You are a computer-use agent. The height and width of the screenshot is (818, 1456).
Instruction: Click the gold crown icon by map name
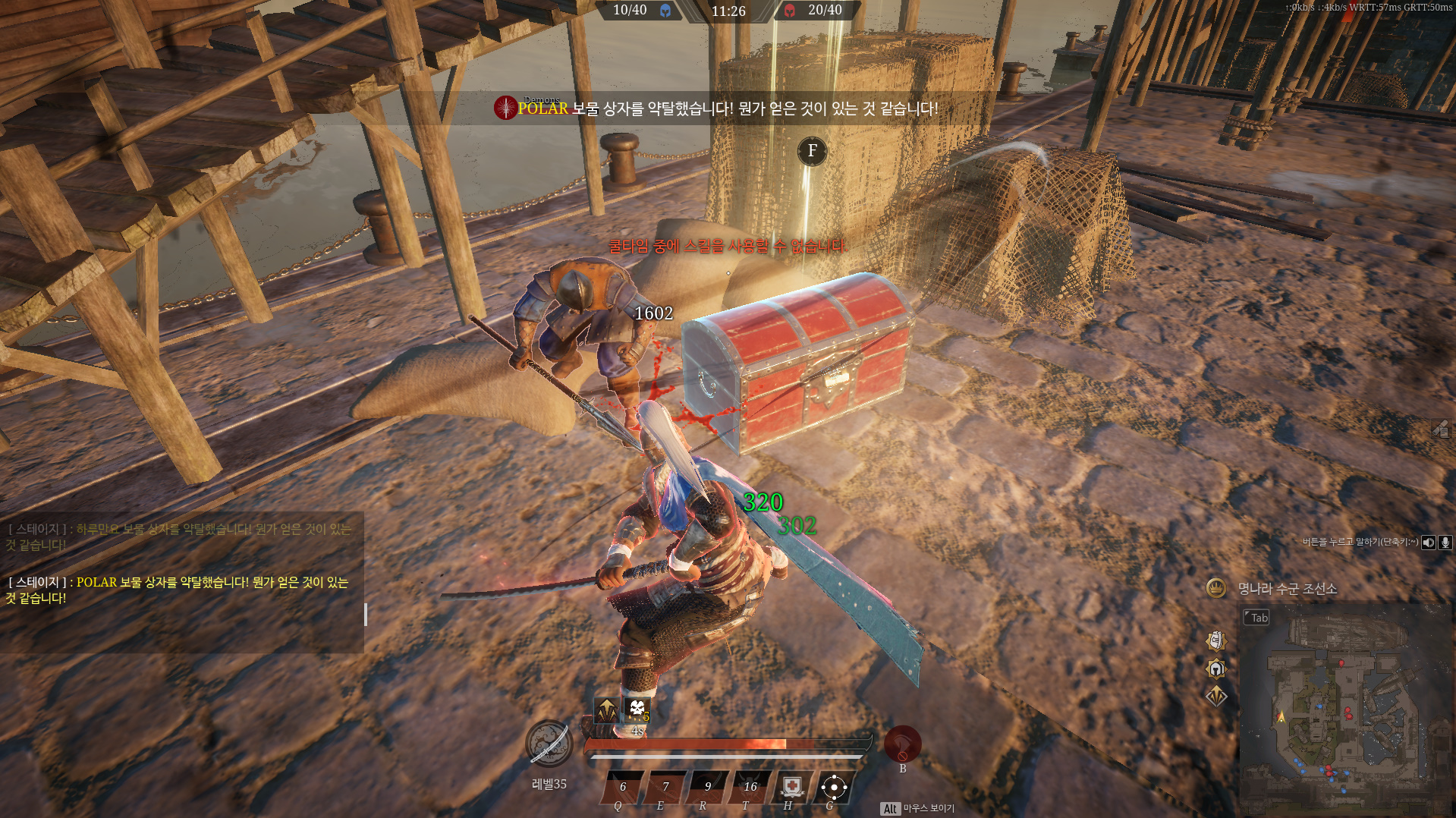[x=1216, y=588]
